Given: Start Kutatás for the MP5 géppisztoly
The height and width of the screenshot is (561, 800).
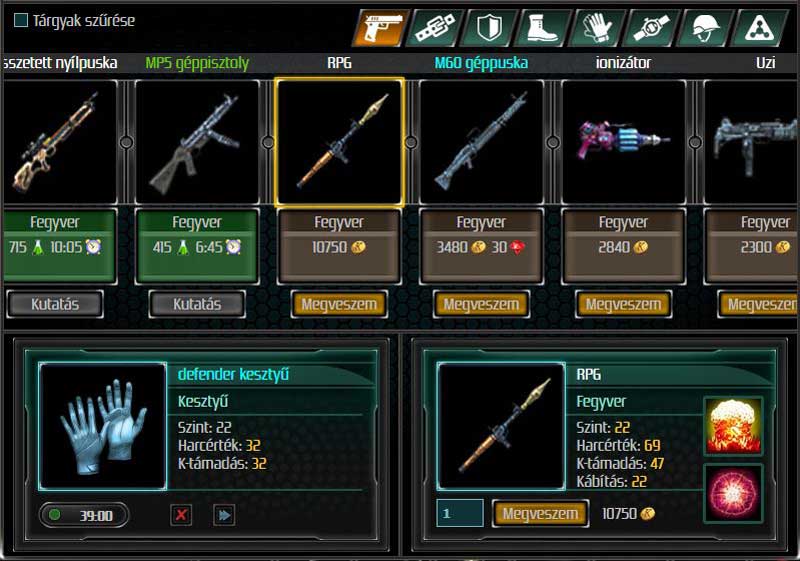Looking at the screenshot, I should pyautogui.click(x=197, y=303).
